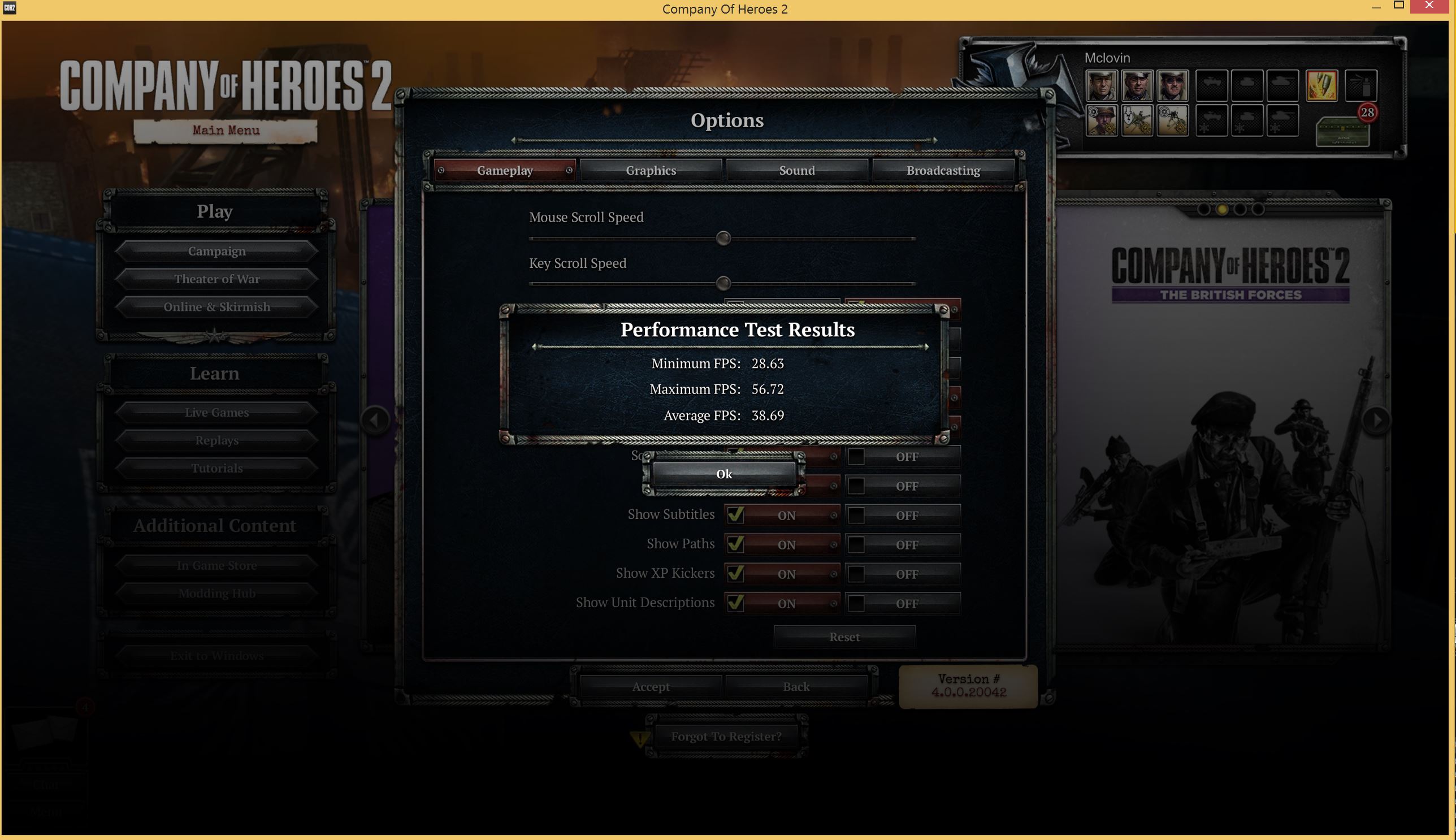The image size is (1456, 840).
Task: Open the Sound options tab
Action: tap(796, 170)
